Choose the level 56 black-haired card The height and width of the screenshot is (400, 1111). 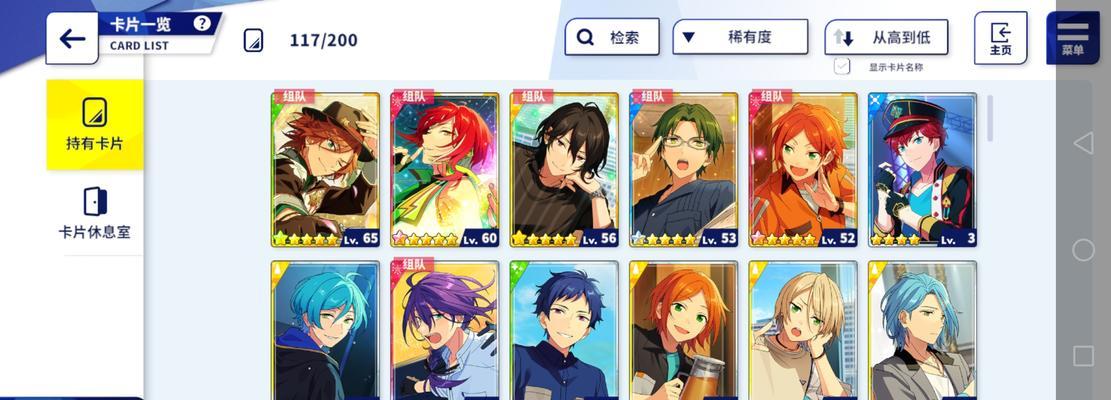(564, 169)
